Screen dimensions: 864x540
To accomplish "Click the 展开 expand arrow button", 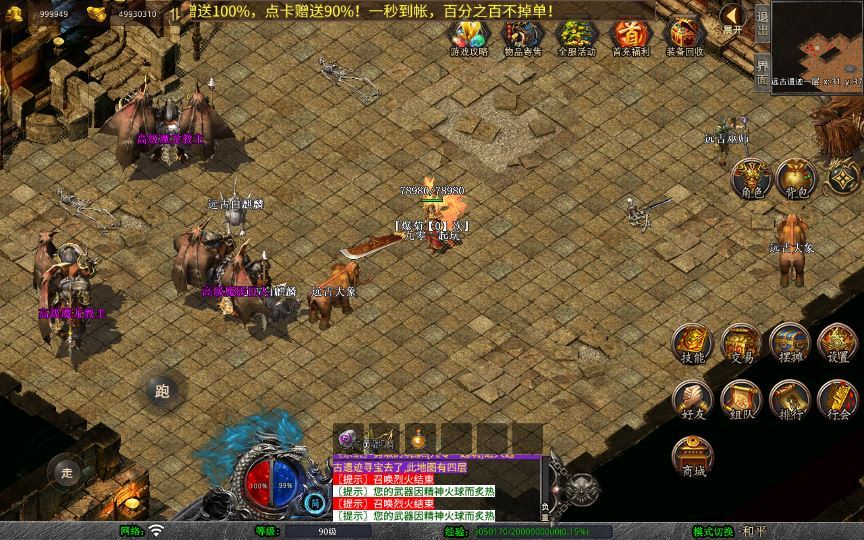I will pos(733,19).
